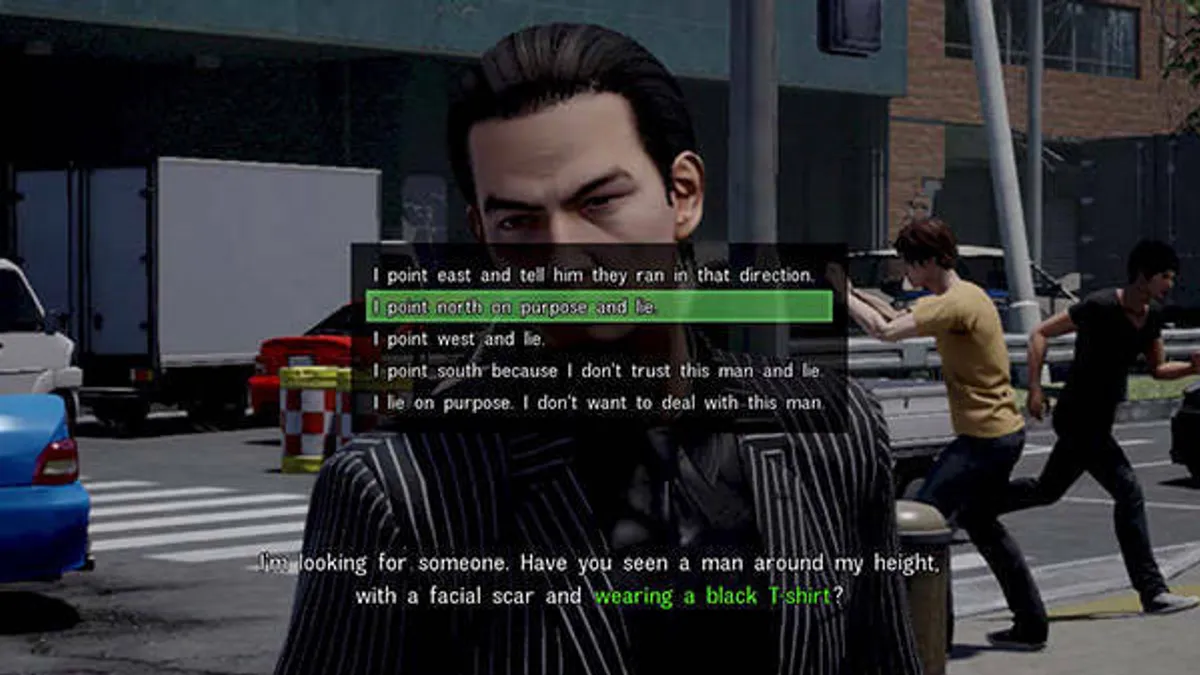Choose the reply pointing east
Screen dimensions: 1200x675
point(594,274)
